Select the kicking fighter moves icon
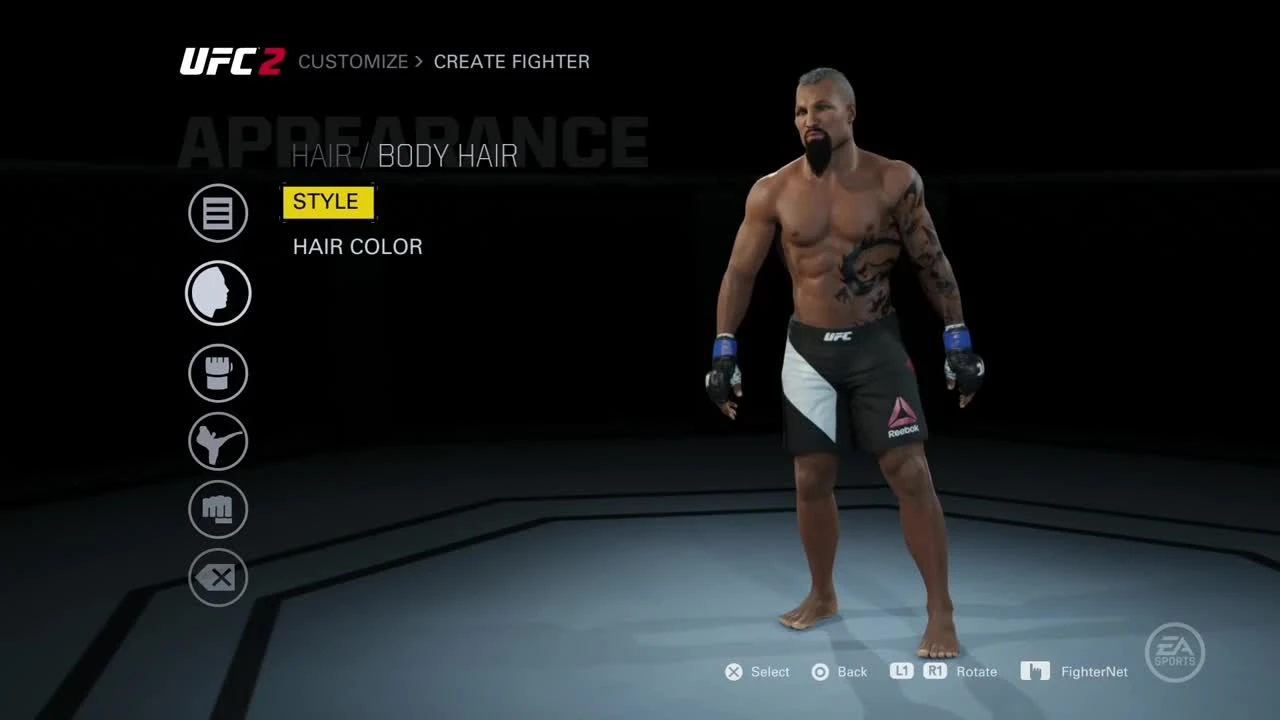1280x720 pixels. pos(218,442)
